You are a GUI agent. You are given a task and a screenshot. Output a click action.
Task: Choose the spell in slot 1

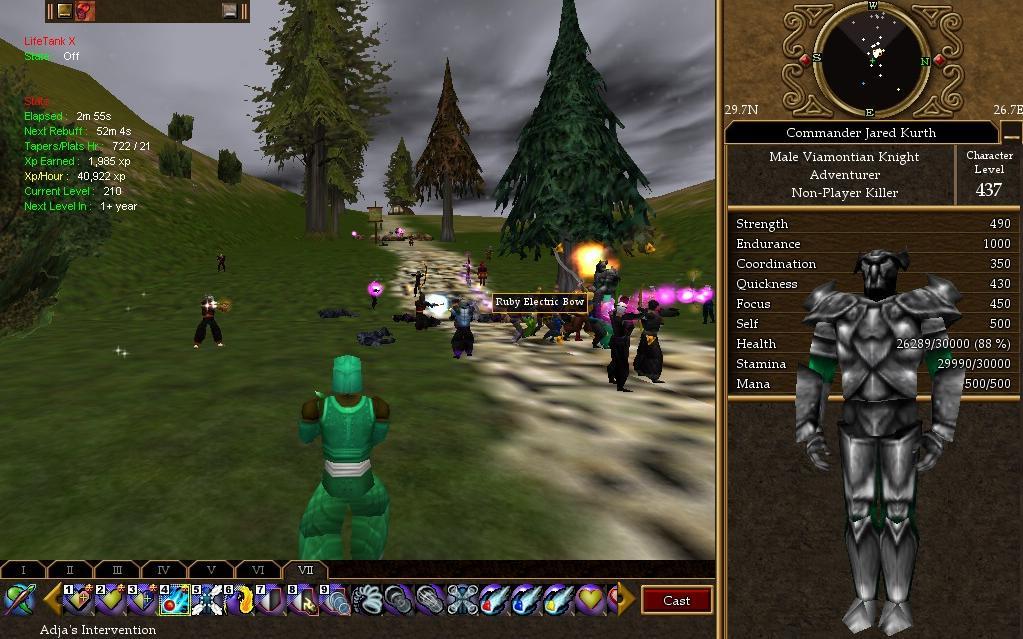78,600
